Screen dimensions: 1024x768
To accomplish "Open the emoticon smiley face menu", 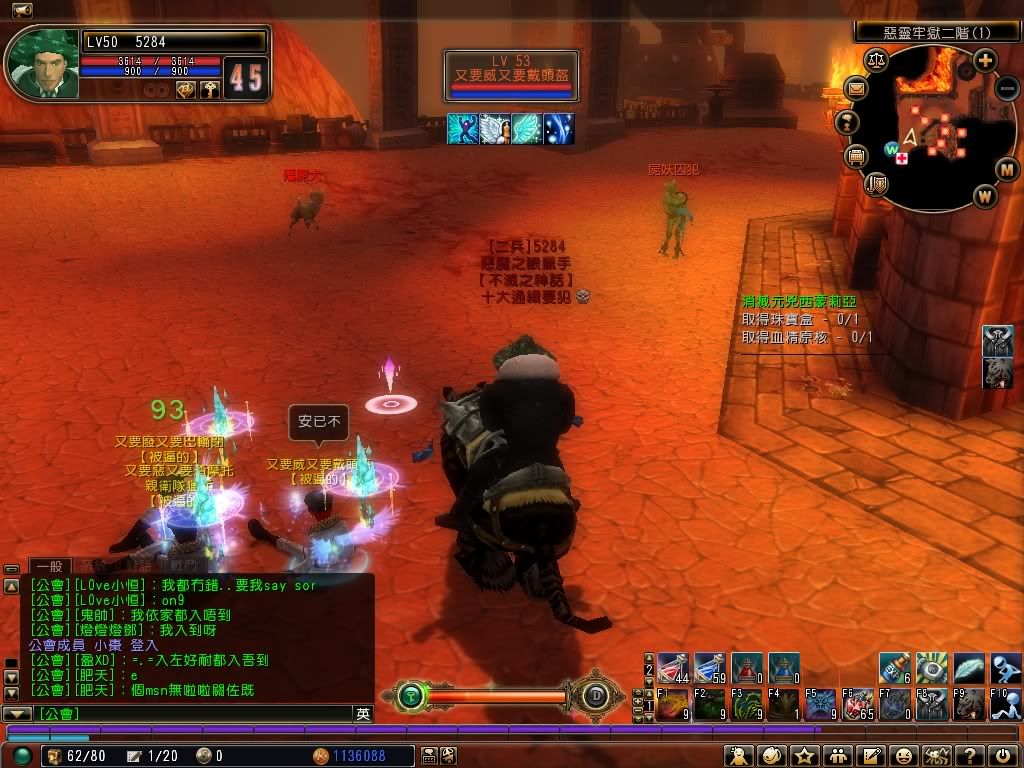I will [x=903, y=756].
